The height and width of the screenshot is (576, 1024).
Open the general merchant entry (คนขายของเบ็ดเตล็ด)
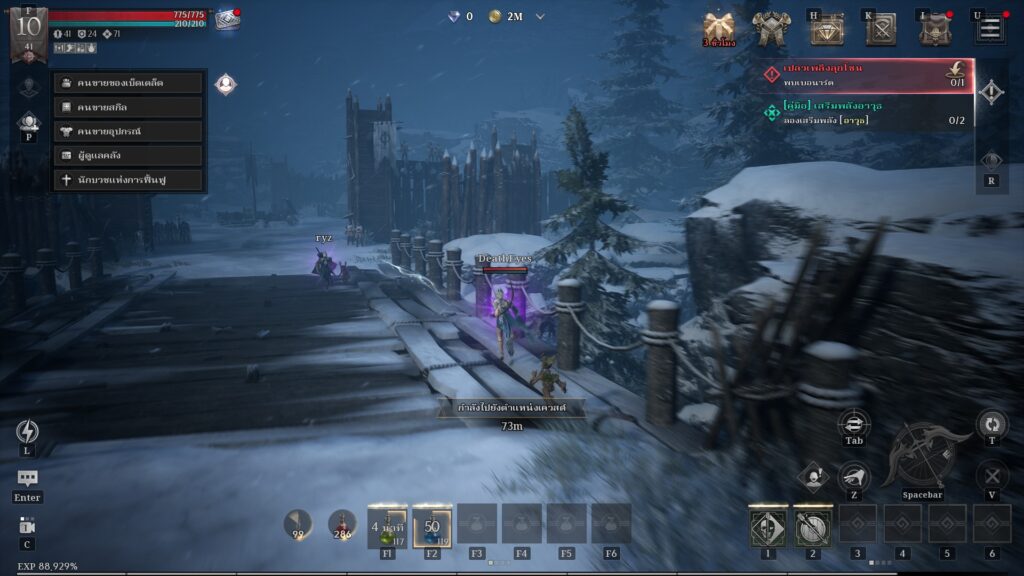129,83
